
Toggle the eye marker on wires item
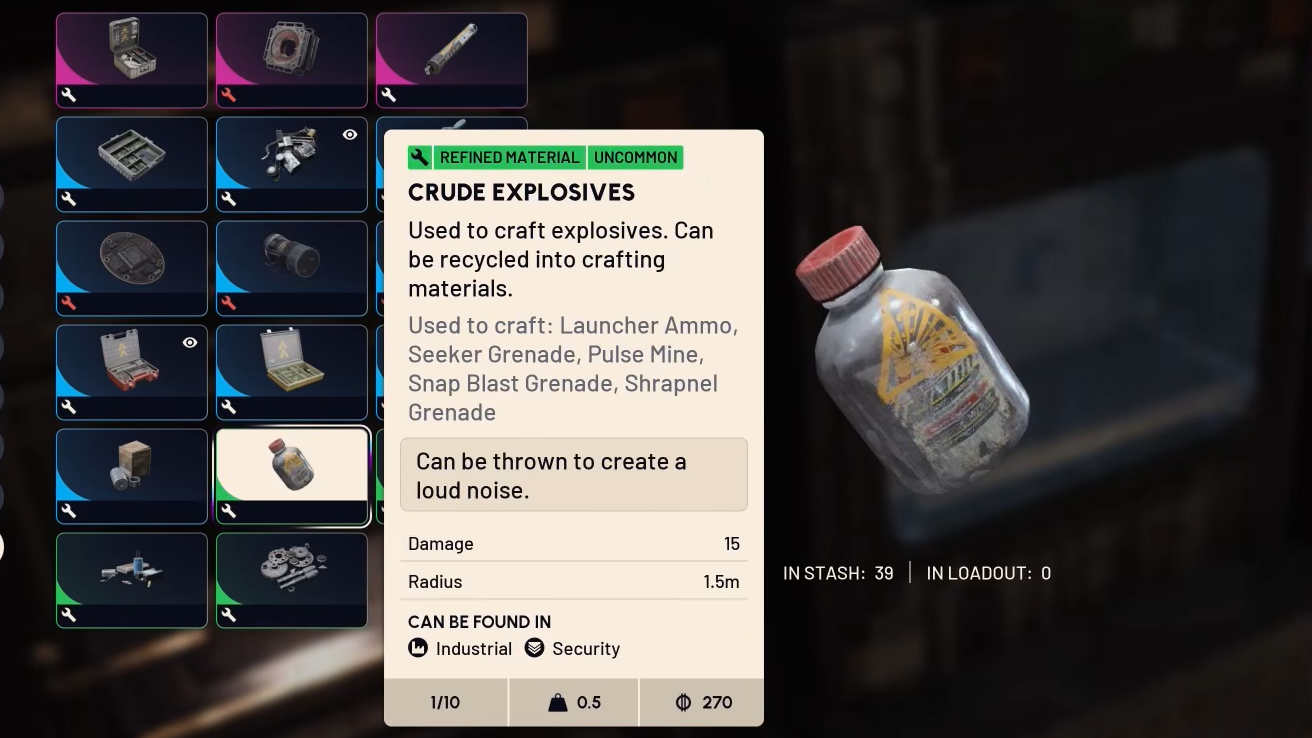coord(350,134)
